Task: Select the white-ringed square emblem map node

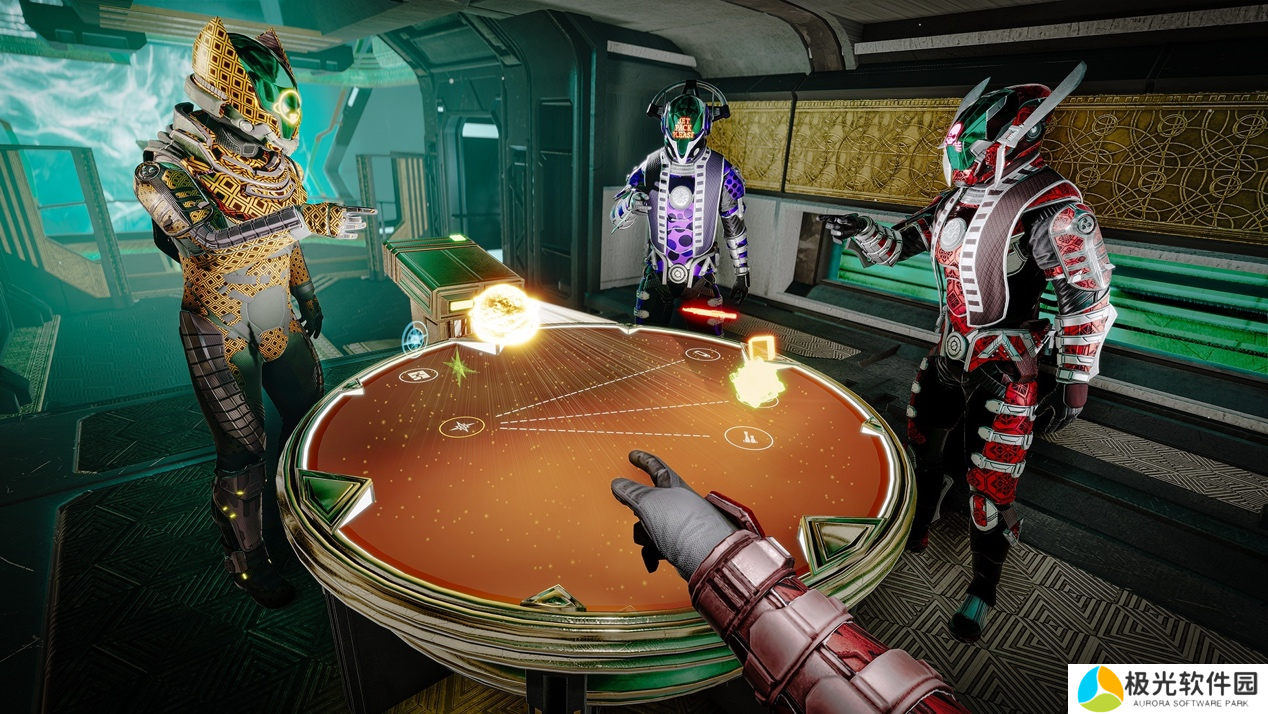Action: click(417, 376)
